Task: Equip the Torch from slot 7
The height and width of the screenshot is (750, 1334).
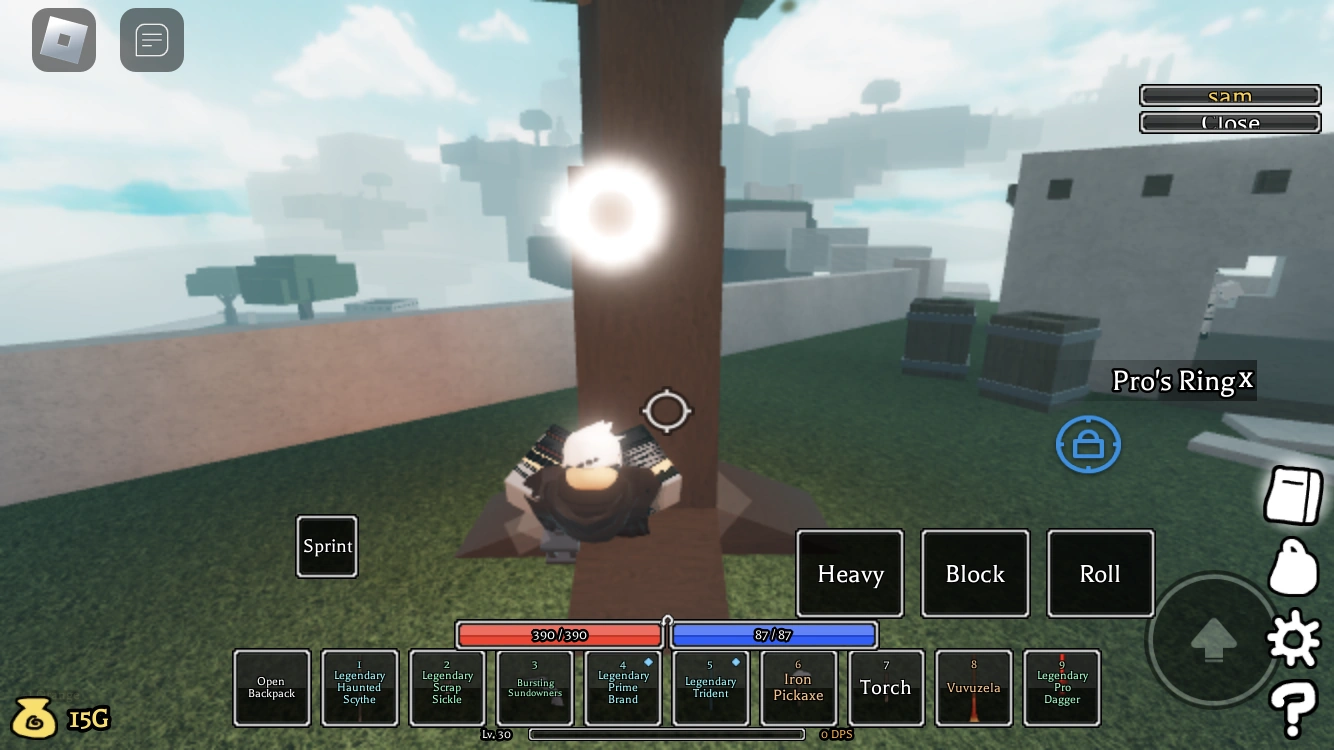Action: click(x=886, y=687)
